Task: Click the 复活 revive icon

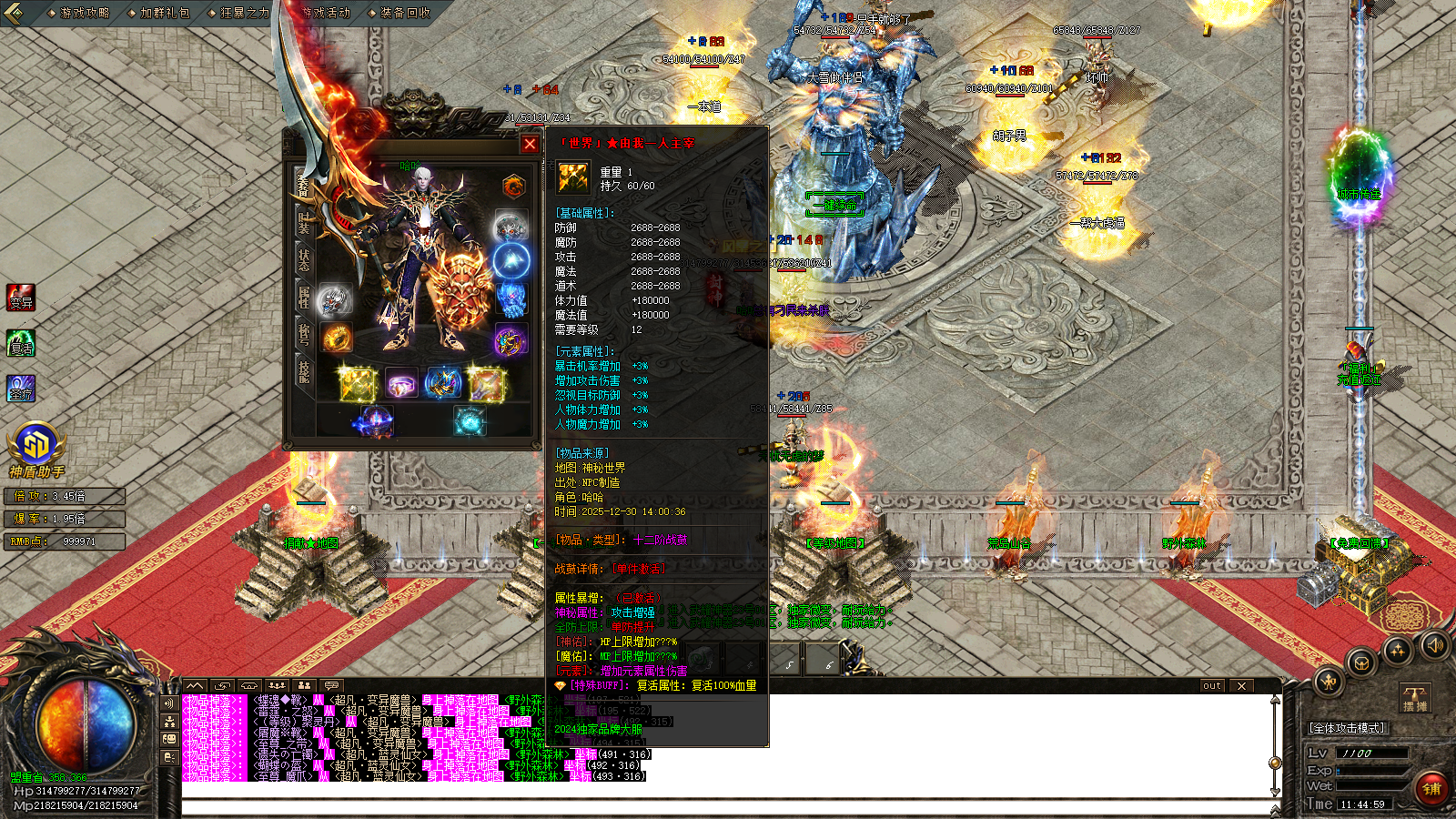Action: point(20,343)
